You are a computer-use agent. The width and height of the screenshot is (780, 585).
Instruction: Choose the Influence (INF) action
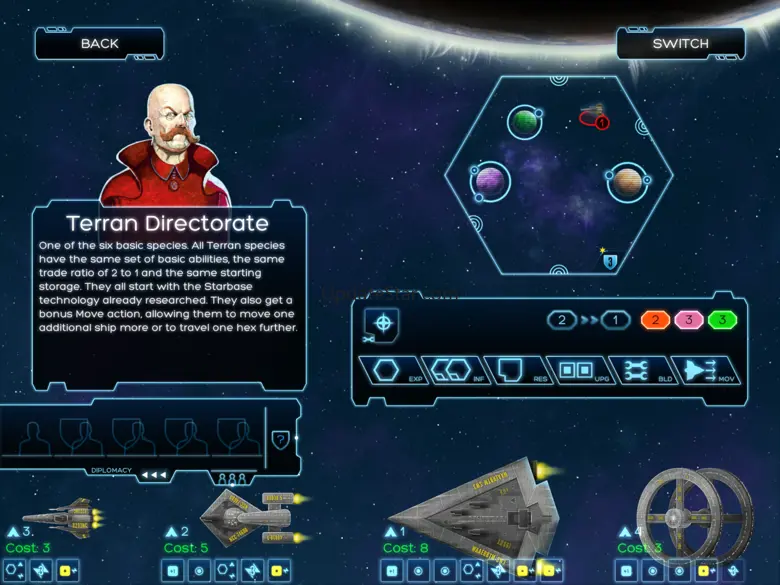(x=449, y=370)
